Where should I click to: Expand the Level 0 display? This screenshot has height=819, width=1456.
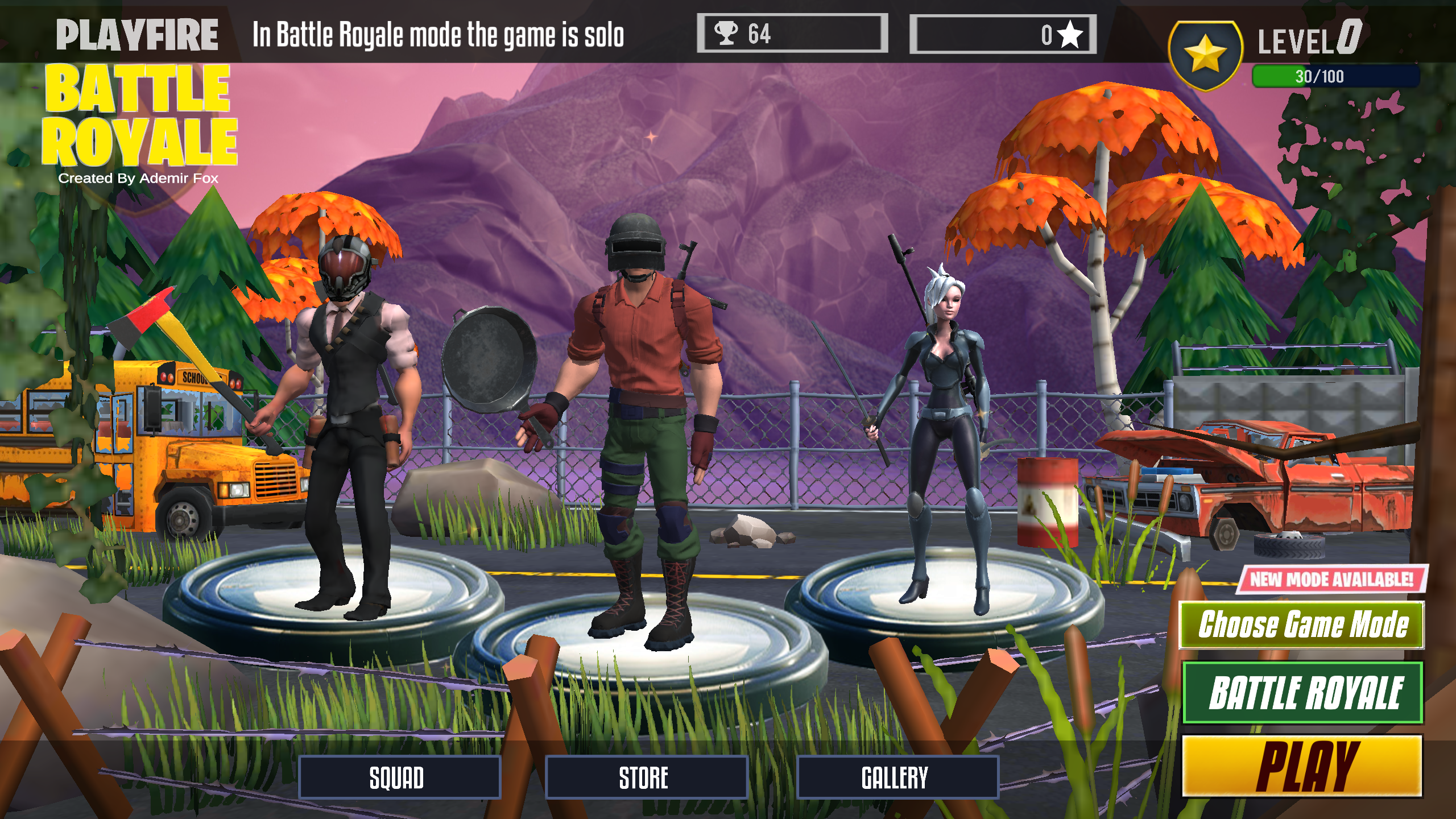coord(1308,39)
